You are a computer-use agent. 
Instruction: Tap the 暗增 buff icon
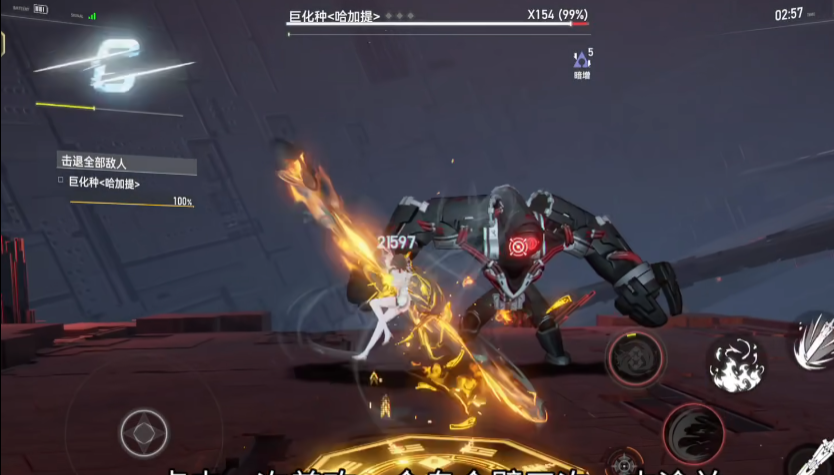point(582,61)
